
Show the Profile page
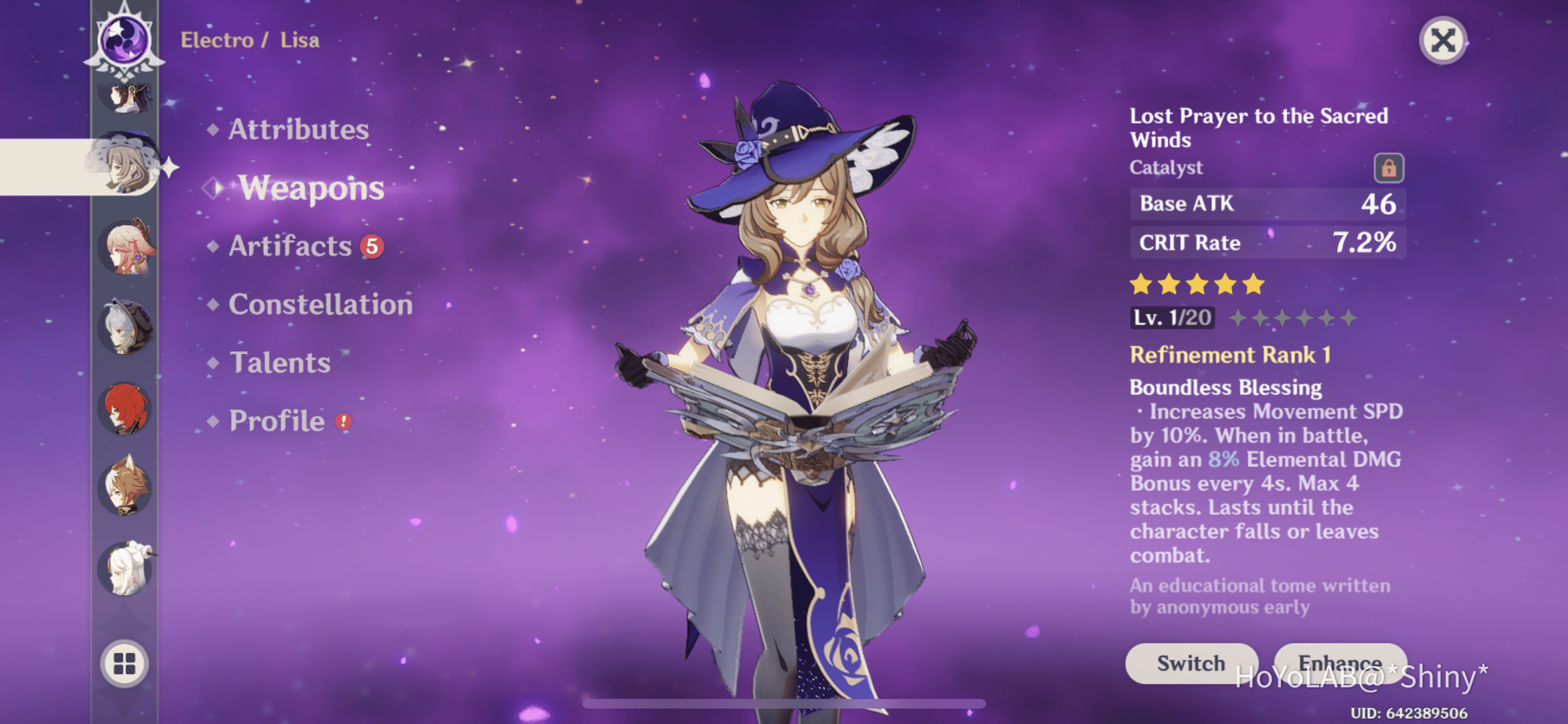[x=277, y=421]
